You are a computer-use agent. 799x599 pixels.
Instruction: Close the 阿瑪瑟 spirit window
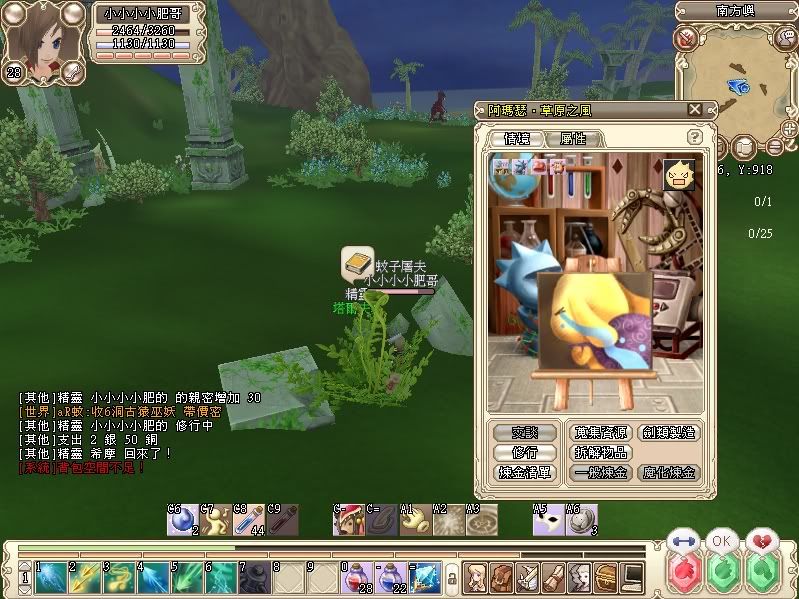pyautogui.click(x=694, y=110)
